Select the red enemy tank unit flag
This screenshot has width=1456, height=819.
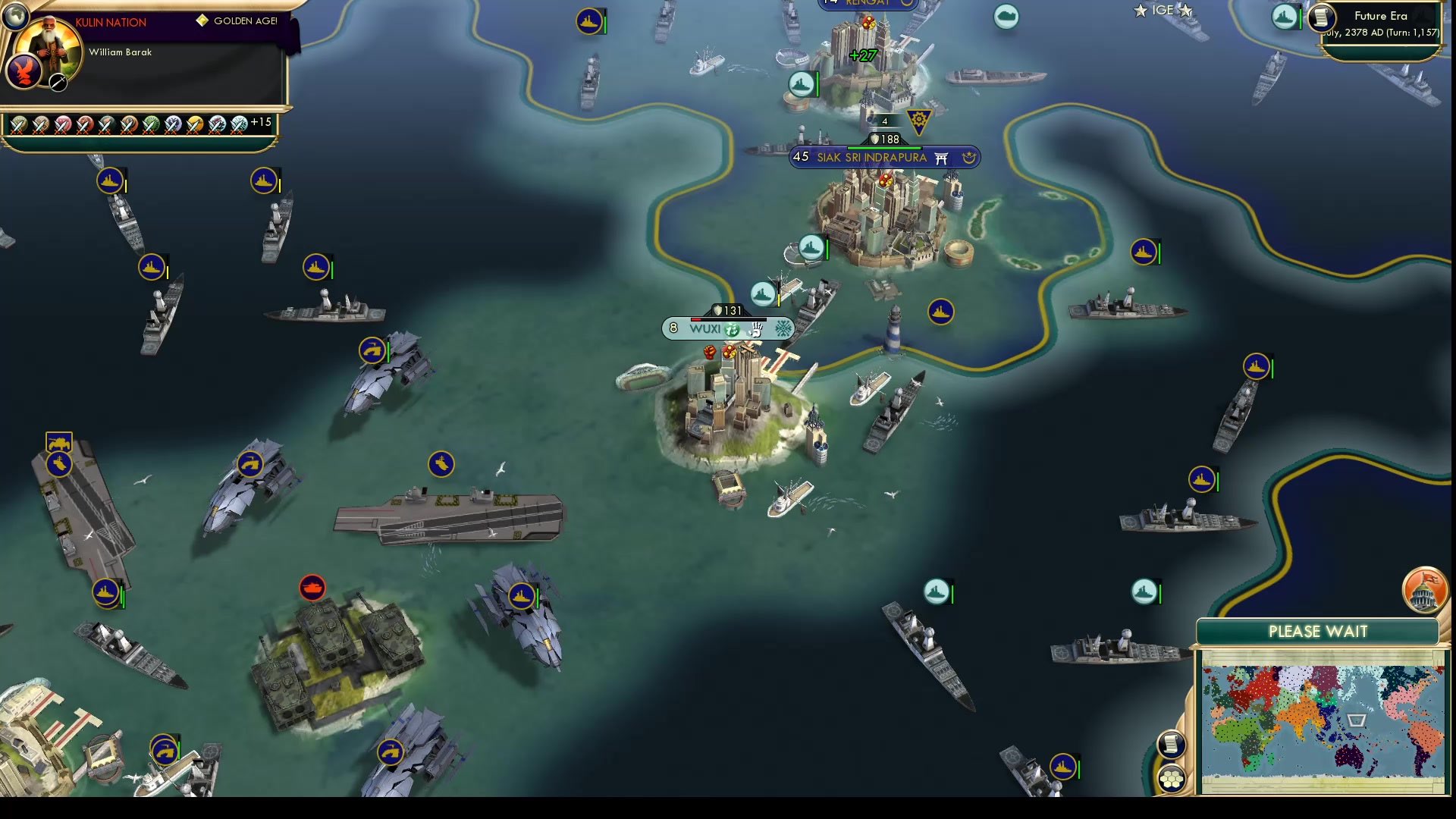[313, 588]
